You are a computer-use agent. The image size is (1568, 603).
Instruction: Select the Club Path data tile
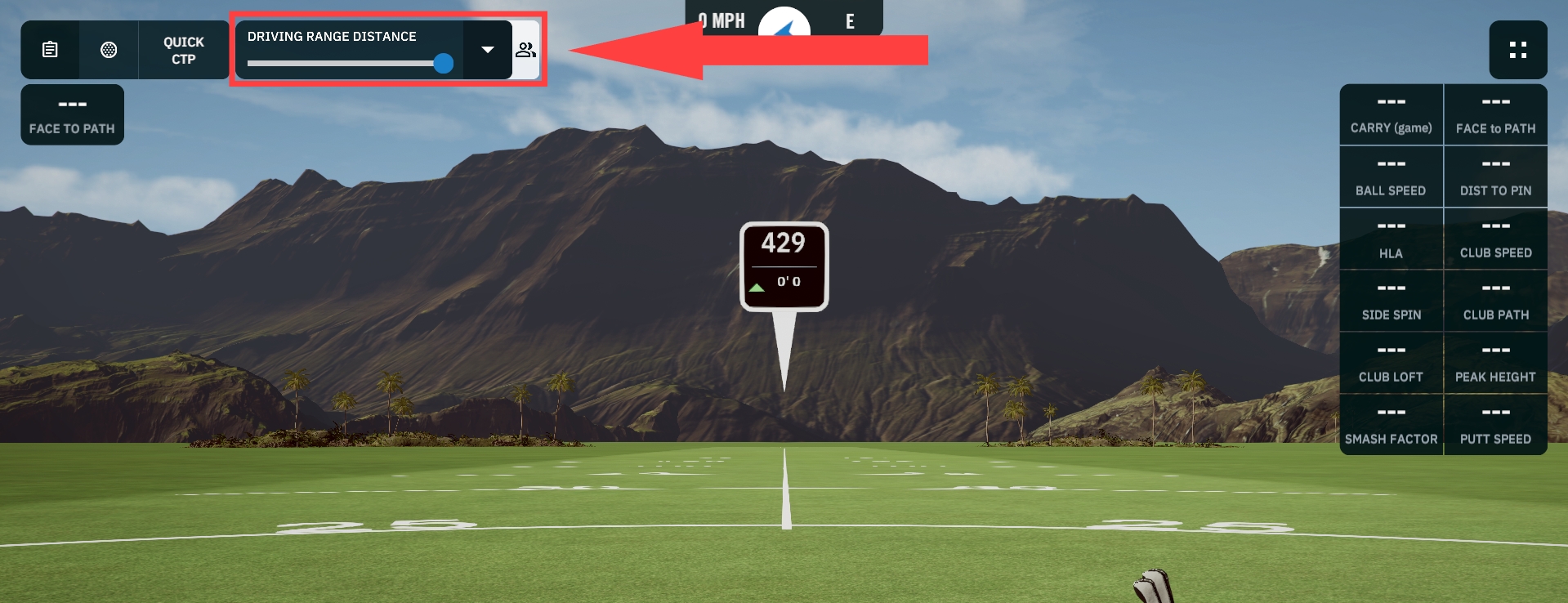click(1495, 301)
